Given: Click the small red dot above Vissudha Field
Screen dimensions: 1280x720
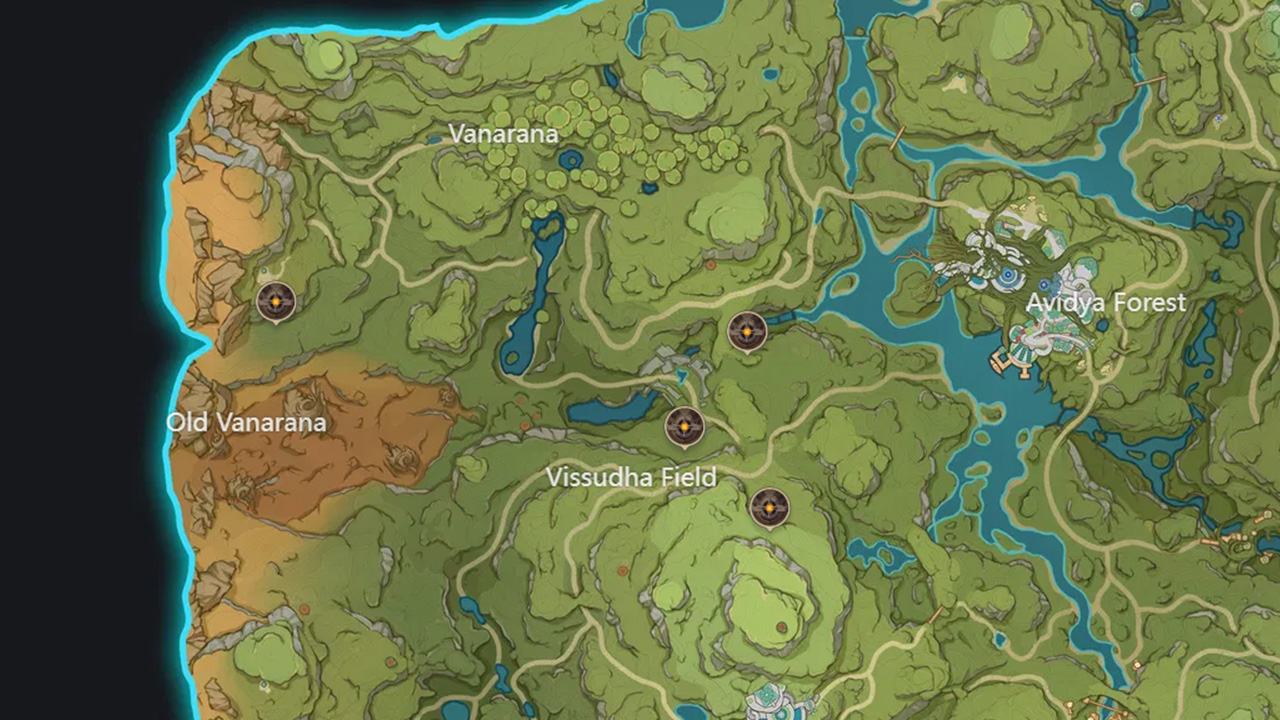Looking at the screenshot, I should 711,265.
